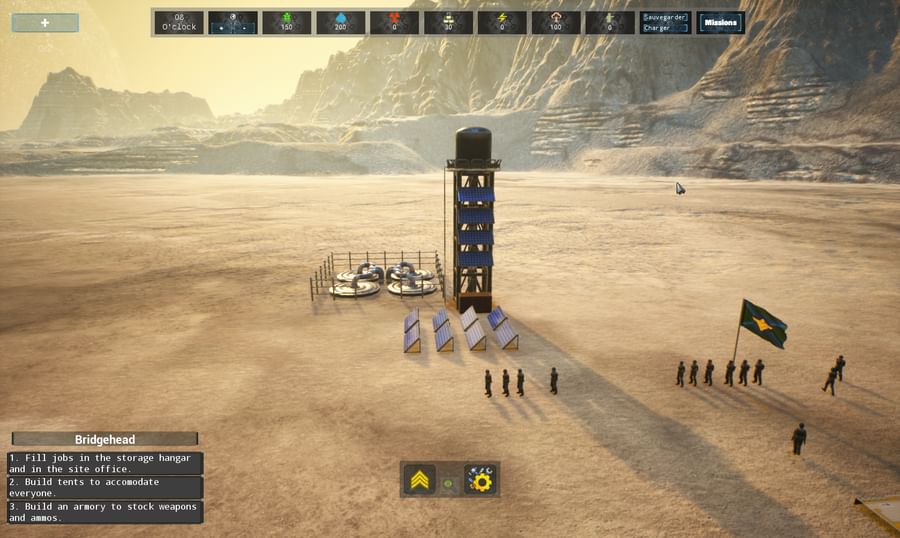Screen dimensions: 900x538
Task: Click the time speed control panel
Action: [x=233, y=22]
